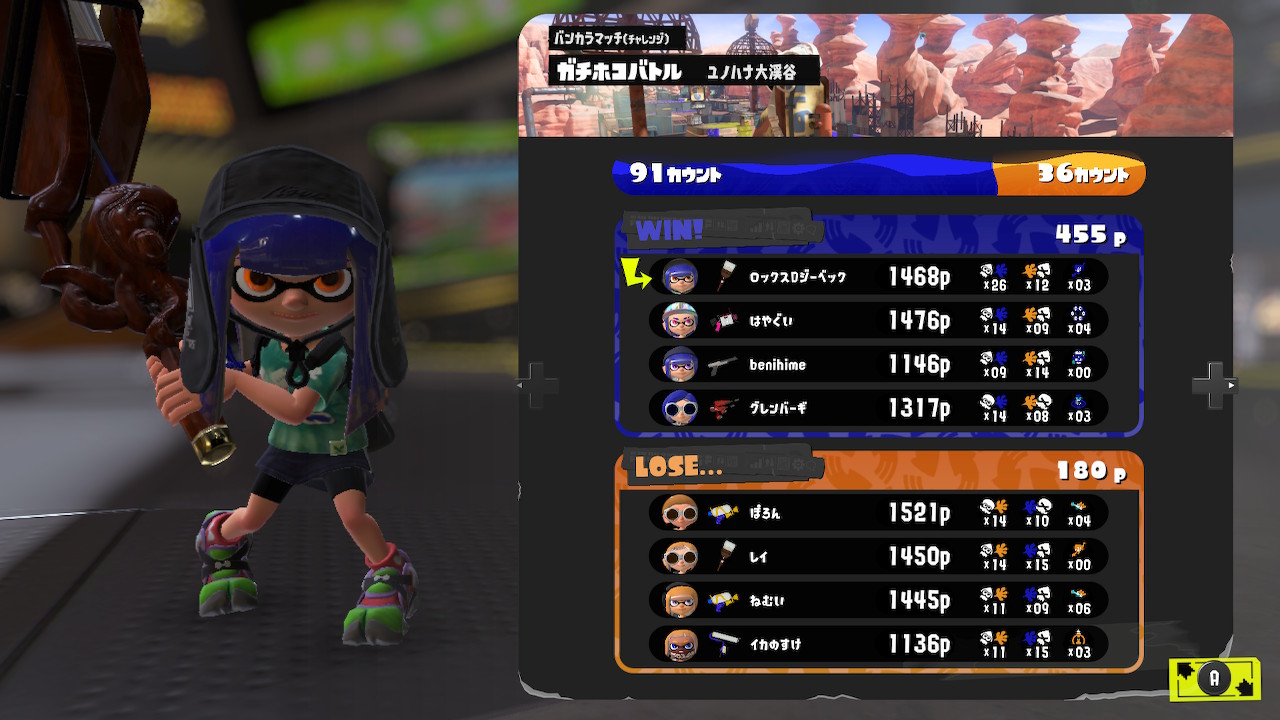Select ロックスロジーベック's Inkbrush weapon icon
This screenshot has width=1280, height=720.
[722, 277]
